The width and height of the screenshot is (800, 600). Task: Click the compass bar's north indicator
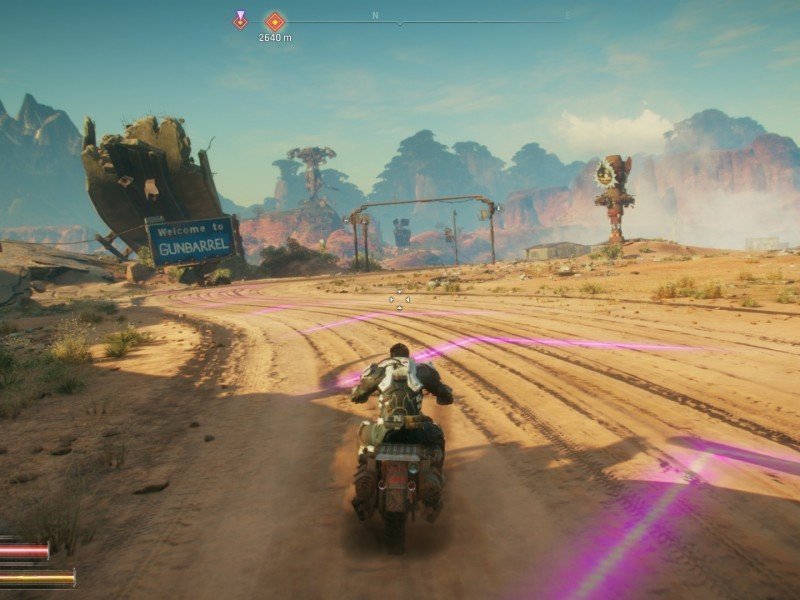click(x=375, y=16)
